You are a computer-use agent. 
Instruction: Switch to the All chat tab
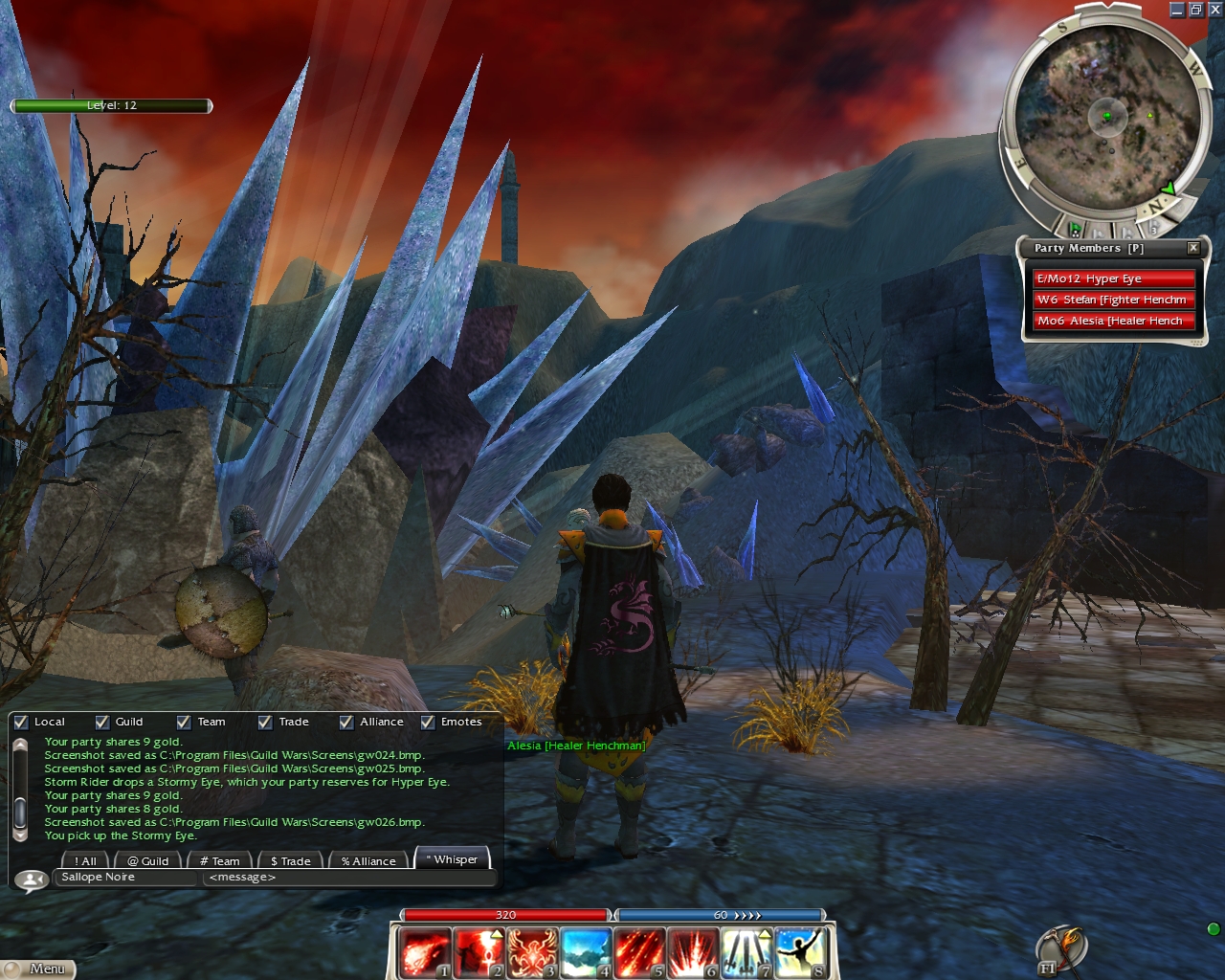pos(85,860)
